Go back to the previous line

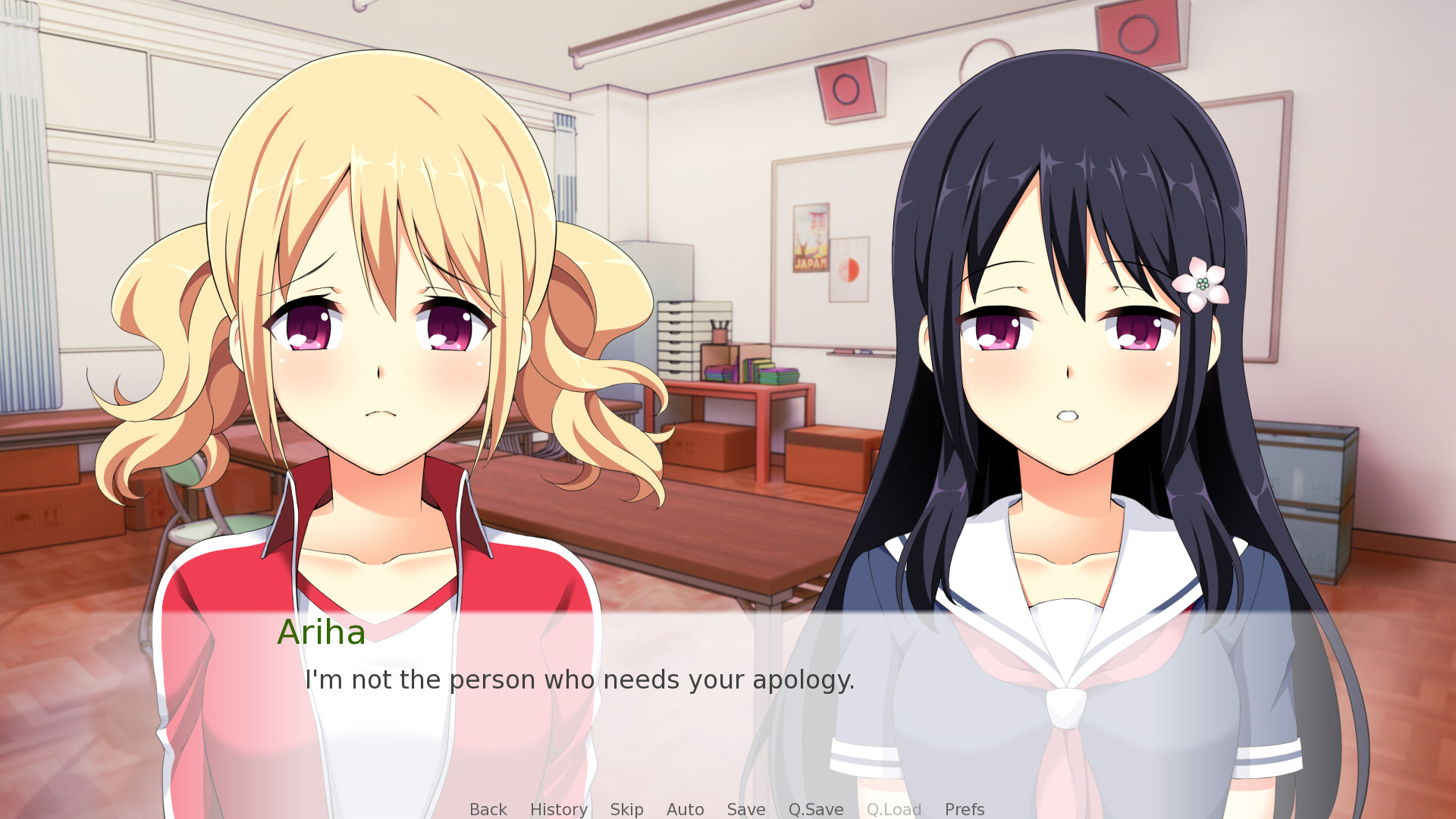488,809
